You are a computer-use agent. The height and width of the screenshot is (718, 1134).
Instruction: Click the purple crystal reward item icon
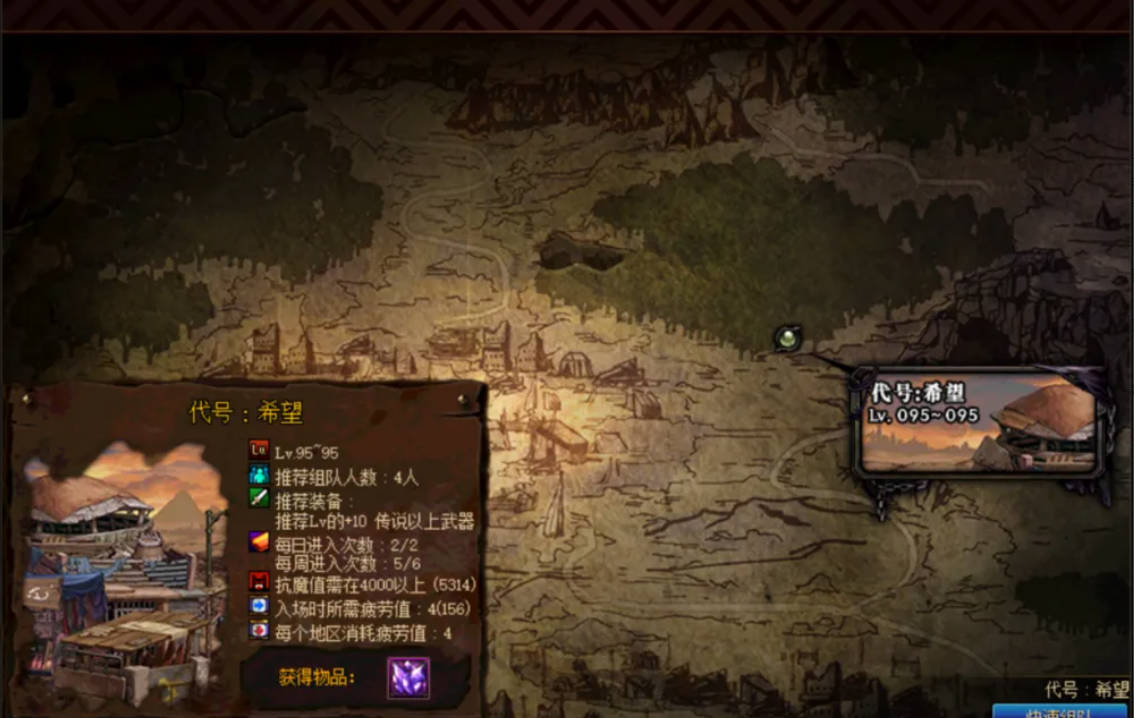[x=408, y=677]
